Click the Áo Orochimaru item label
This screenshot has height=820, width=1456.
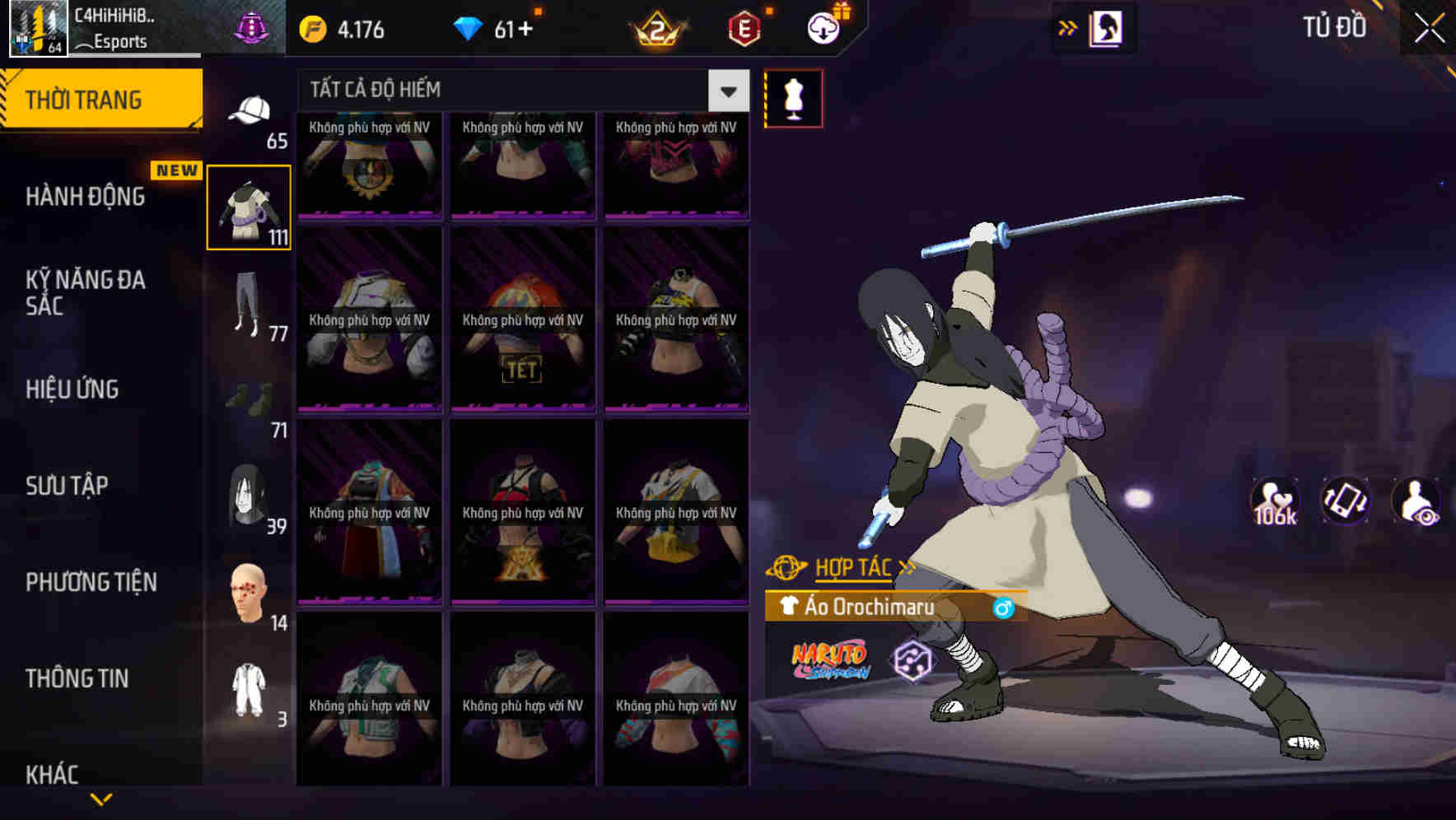(x=869, y=608)
